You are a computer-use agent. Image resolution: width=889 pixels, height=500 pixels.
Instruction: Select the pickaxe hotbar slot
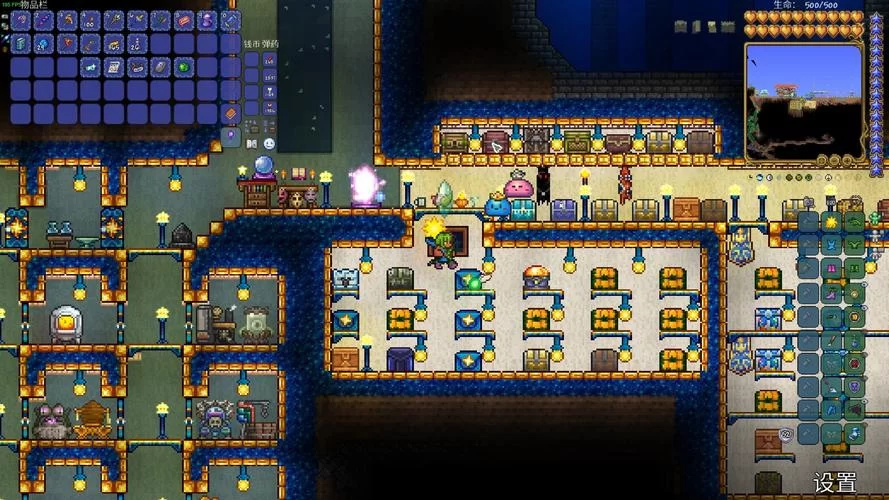(66, 20)
